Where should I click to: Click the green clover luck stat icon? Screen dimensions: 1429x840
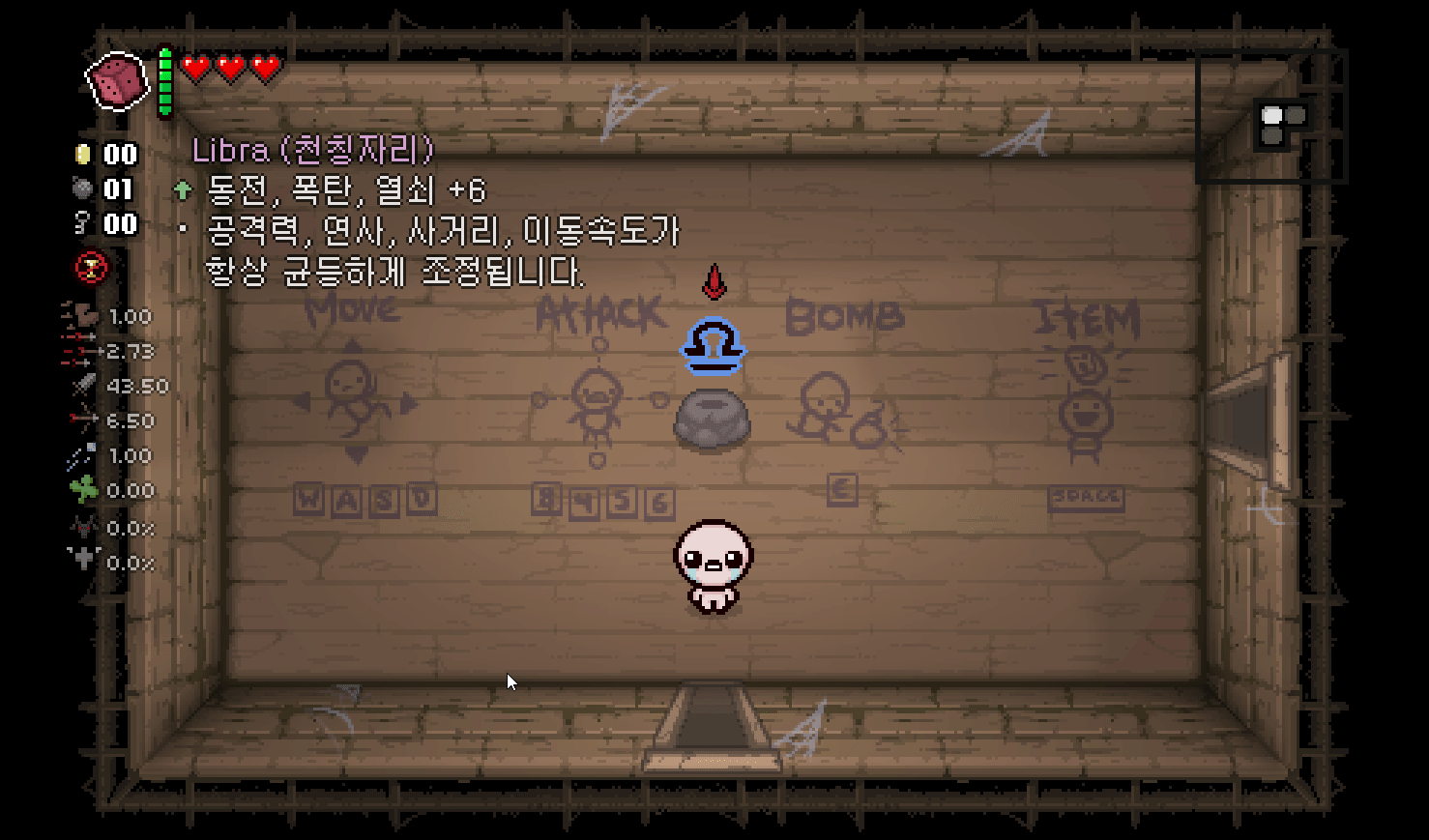coord(85,490)
